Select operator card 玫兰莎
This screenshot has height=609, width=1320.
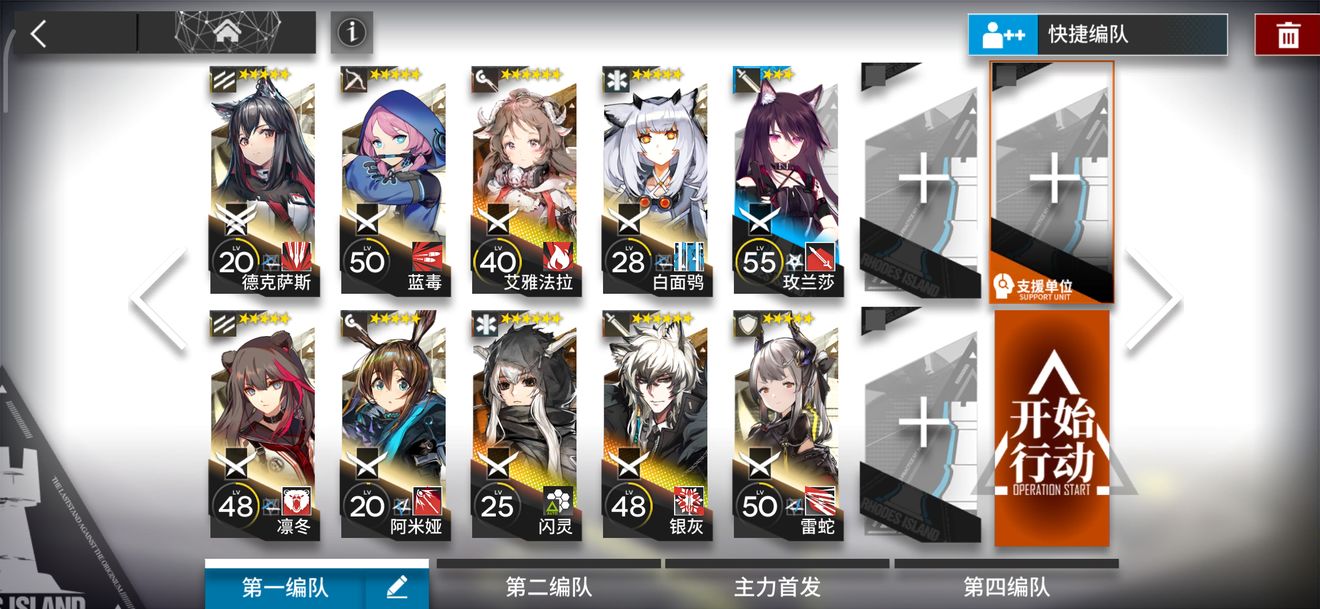[786, 180]
